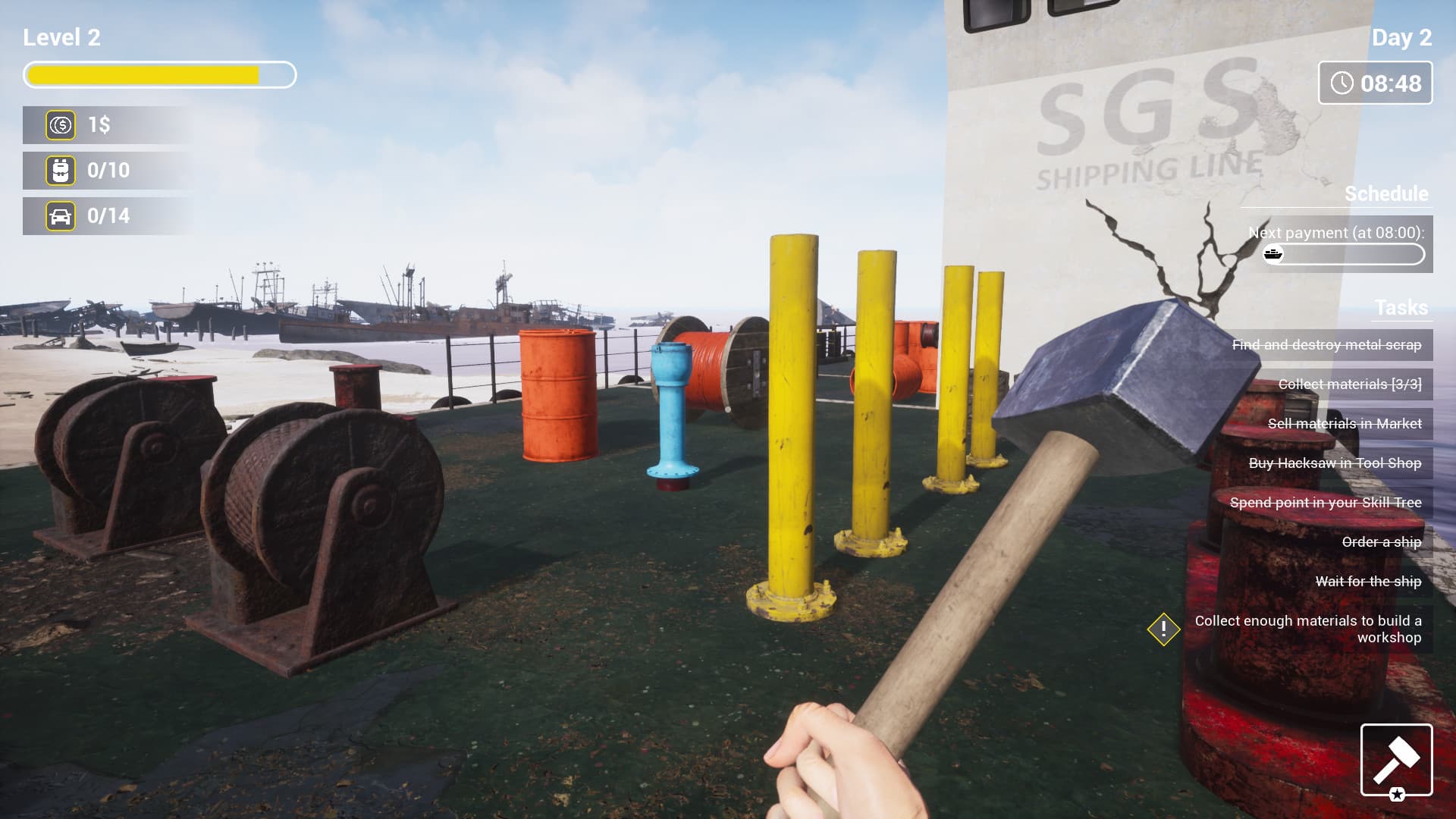
Task: Open the Schedule panel header
Action: tap(1386, 194)
